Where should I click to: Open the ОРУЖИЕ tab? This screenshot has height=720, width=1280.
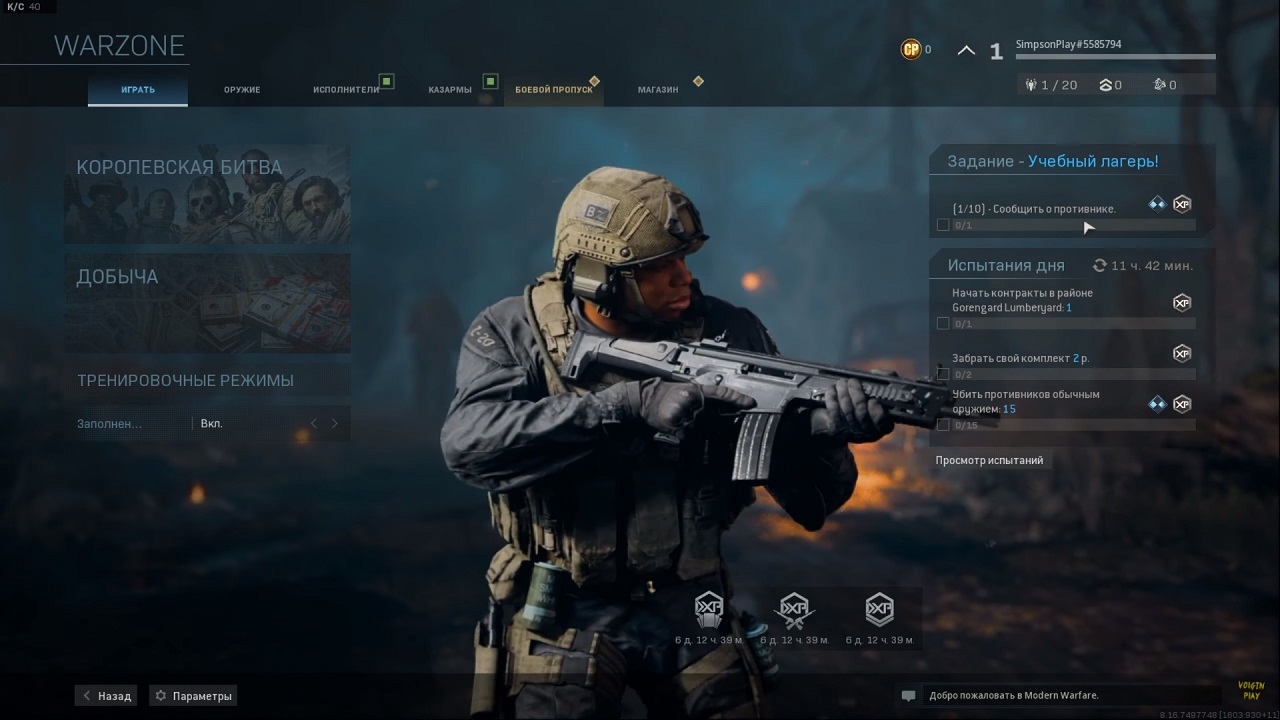242,90
